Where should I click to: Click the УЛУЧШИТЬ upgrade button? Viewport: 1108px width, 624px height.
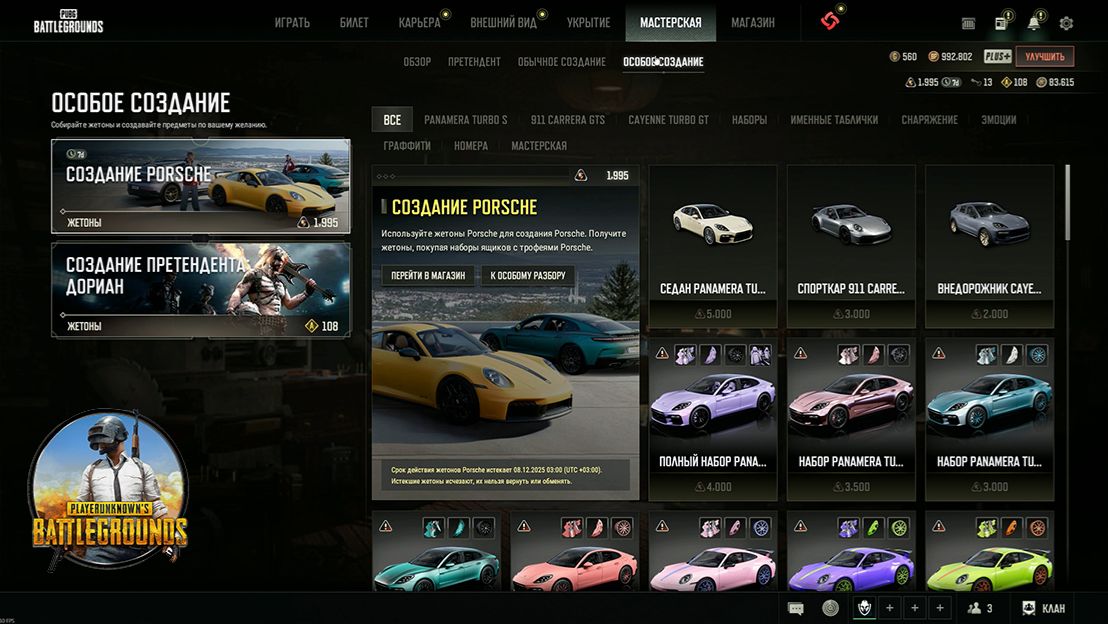[x=1045, y=57]
